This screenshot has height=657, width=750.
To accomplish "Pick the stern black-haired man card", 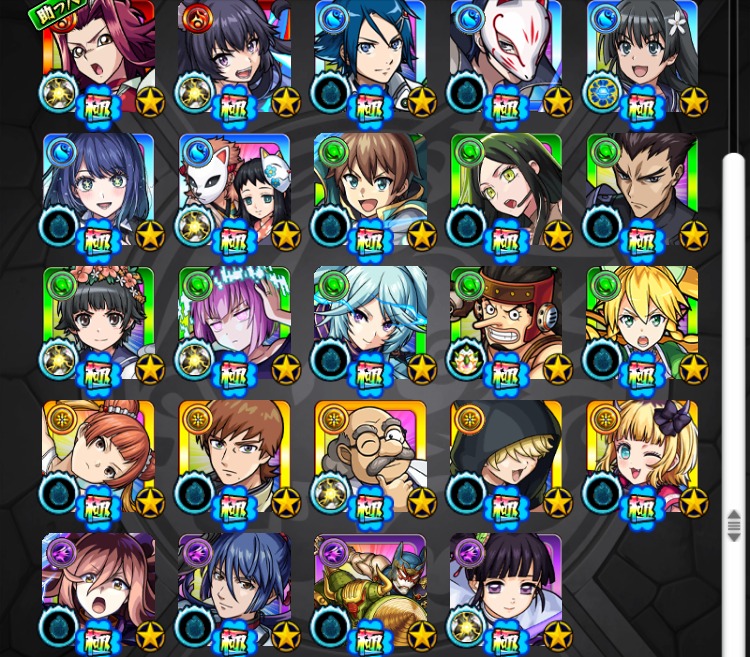I will (642, 190).
